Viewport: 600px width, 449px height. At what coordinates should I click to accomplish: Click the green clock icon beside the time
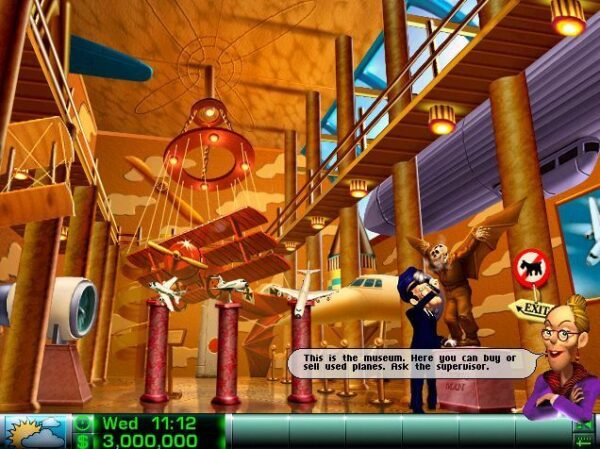[x=83, y=423]
